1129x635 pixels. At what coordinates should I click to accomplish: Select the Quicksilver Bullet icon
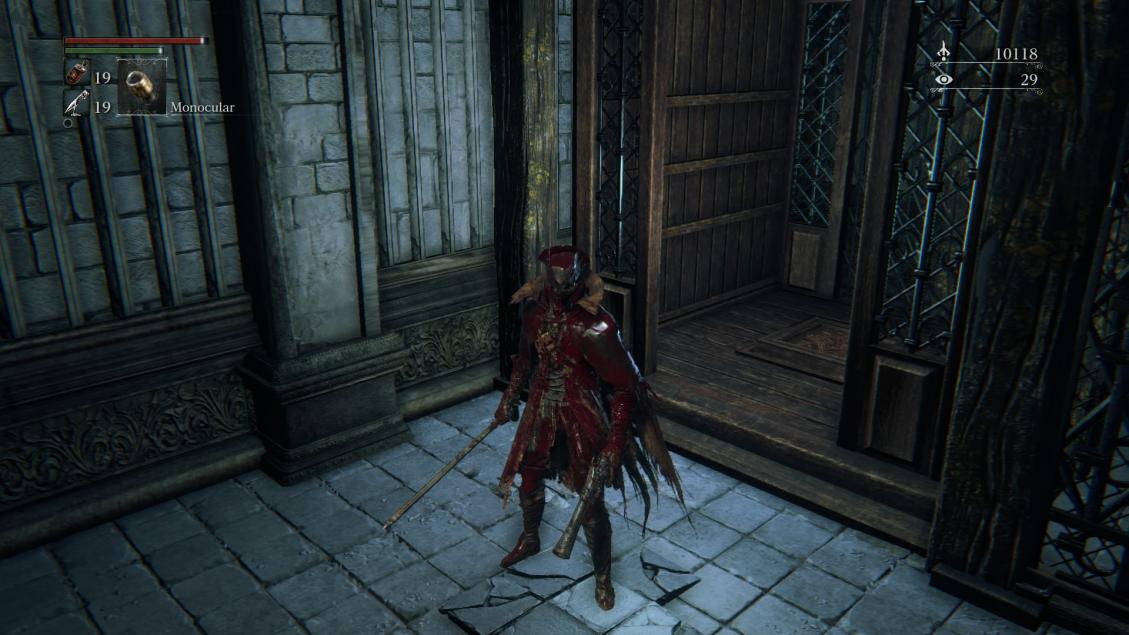pyautogui.click(x=76, y=103)
